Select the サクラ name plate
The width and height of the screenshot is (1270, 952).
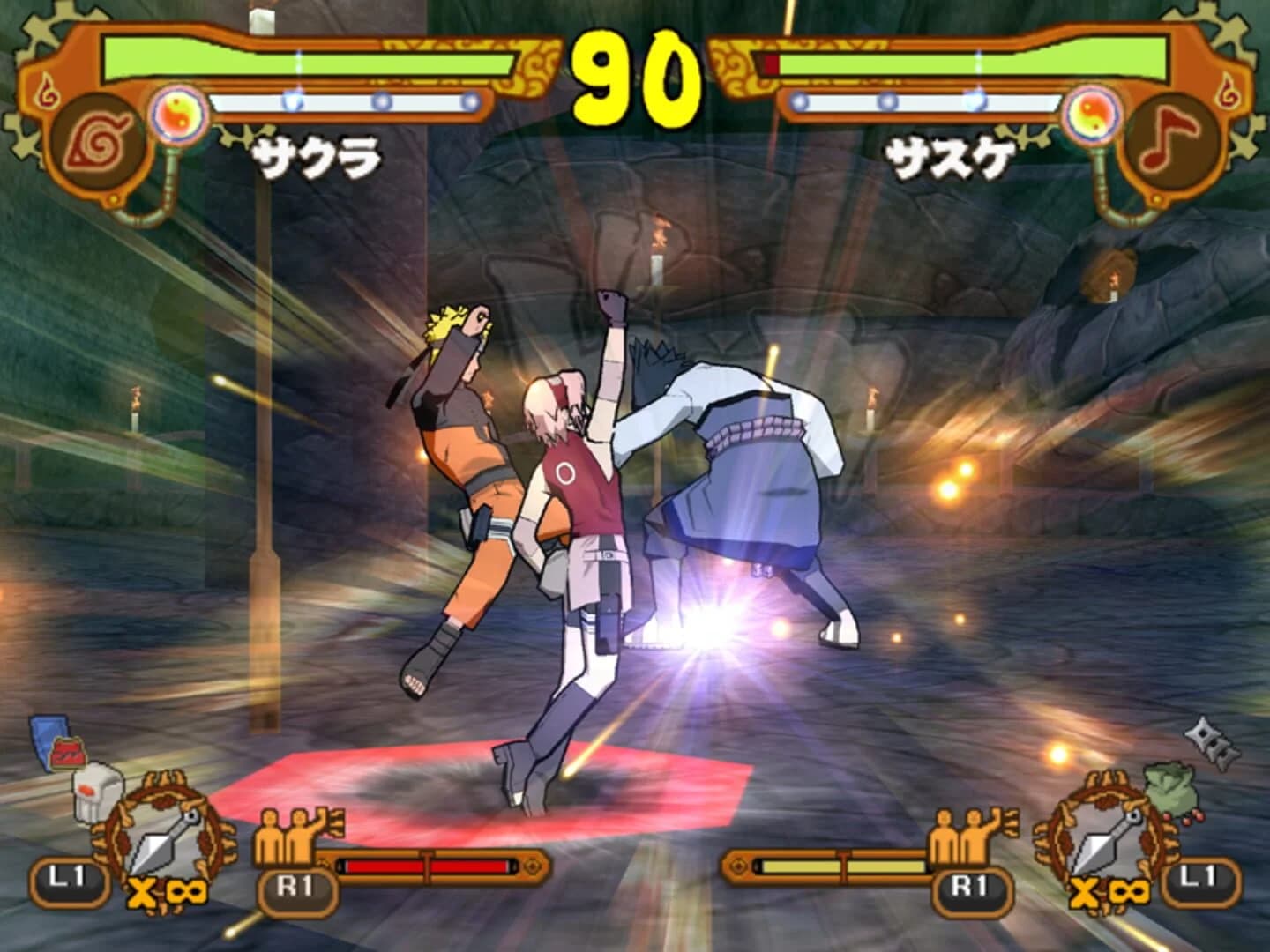pyautogui.click(x=317, y=155)
